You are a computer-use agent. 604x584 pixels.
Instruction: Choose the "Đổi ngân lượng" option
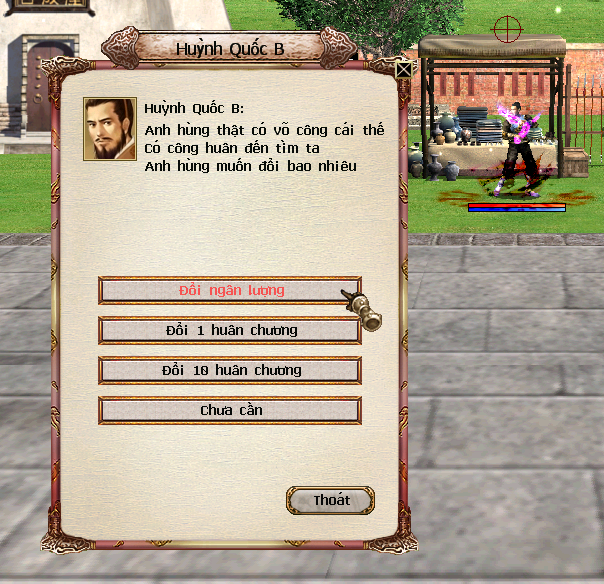point(230,290)
